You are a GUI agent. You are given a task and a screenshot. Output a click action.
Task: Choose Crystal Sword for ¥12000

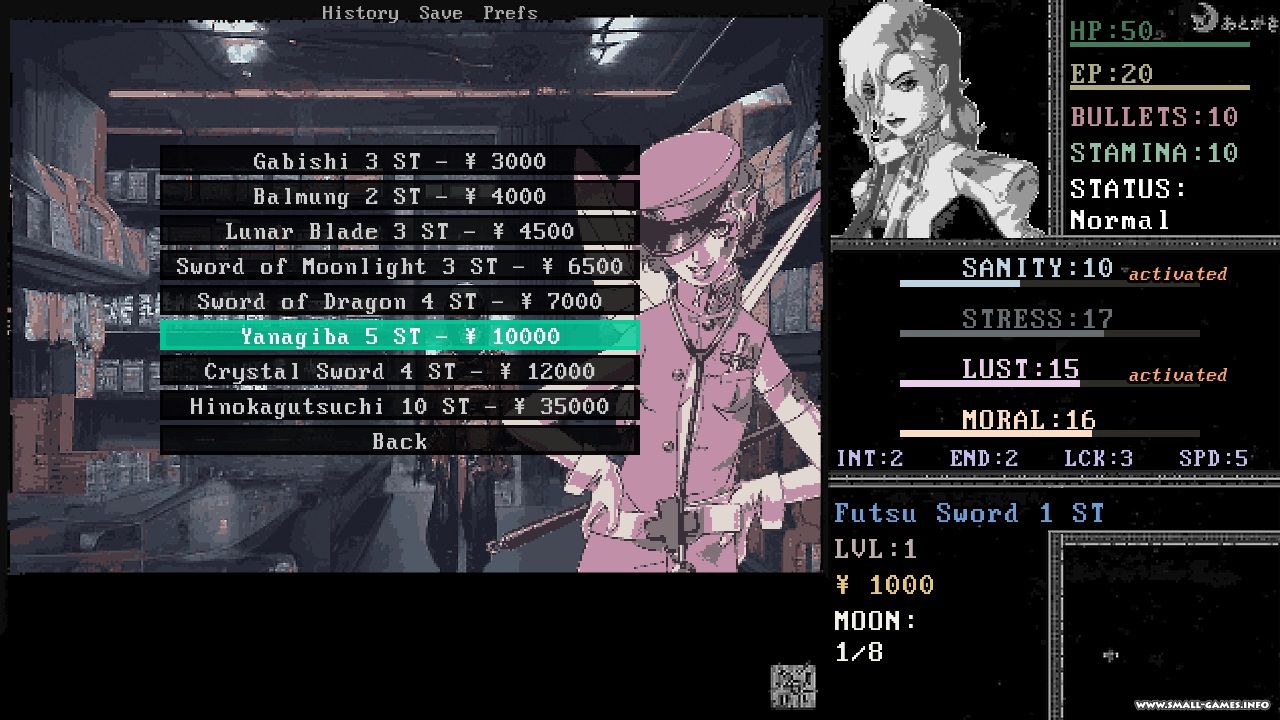click(399, 371)
